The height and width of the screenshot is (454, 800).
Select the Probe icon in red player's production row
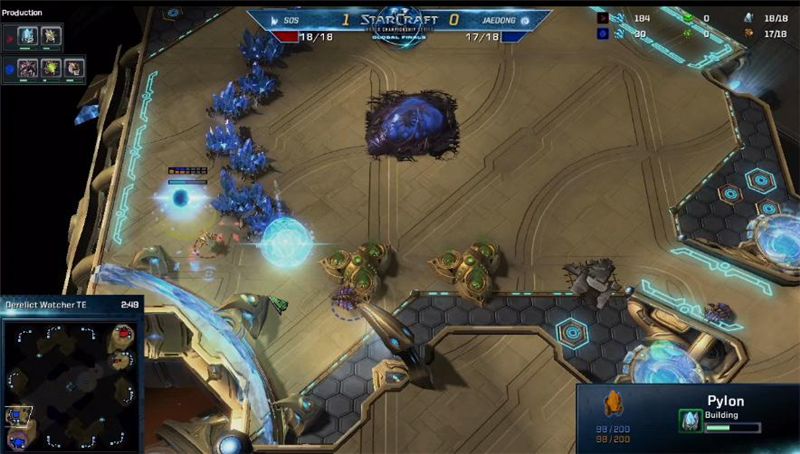click(x=50, y=36)
